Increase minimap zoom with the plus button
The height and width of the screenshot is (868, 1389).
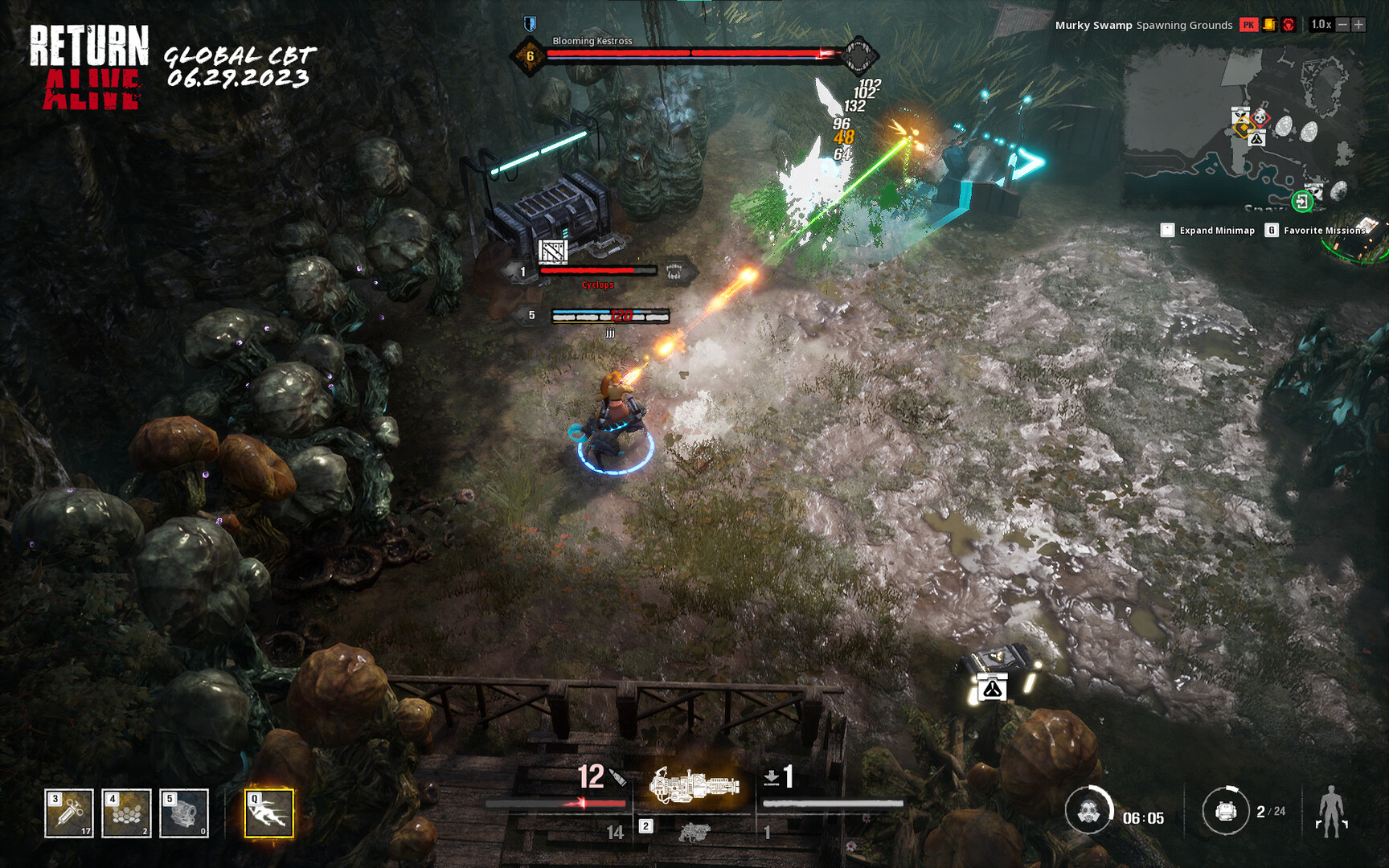tap(1359, 24)
